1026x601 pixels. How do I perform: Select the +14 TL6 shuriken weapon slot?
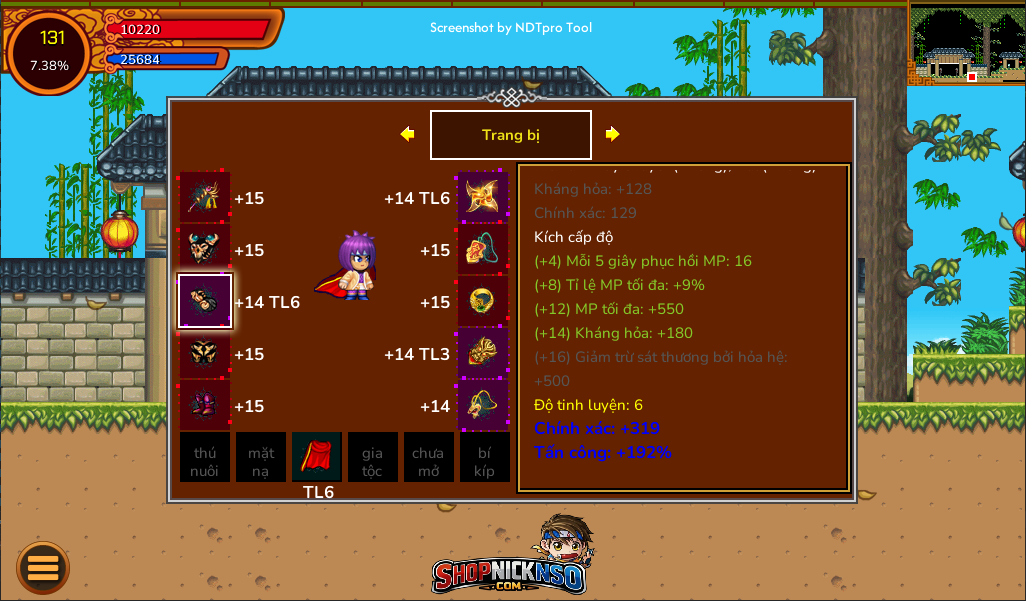point(483,197)
